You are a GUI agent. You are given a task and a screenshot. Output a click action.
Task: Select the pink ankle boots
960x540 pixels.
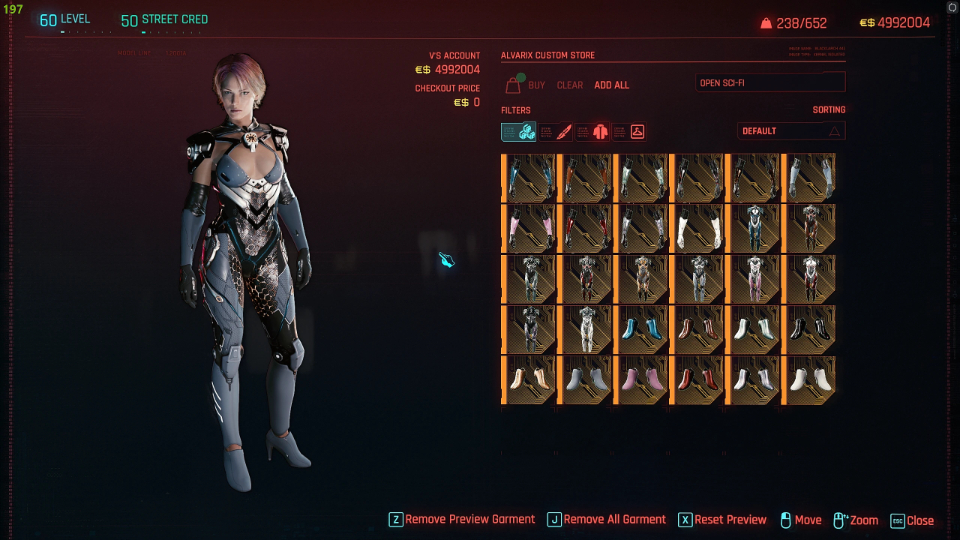pyautogui.click(x=641, y=379)
